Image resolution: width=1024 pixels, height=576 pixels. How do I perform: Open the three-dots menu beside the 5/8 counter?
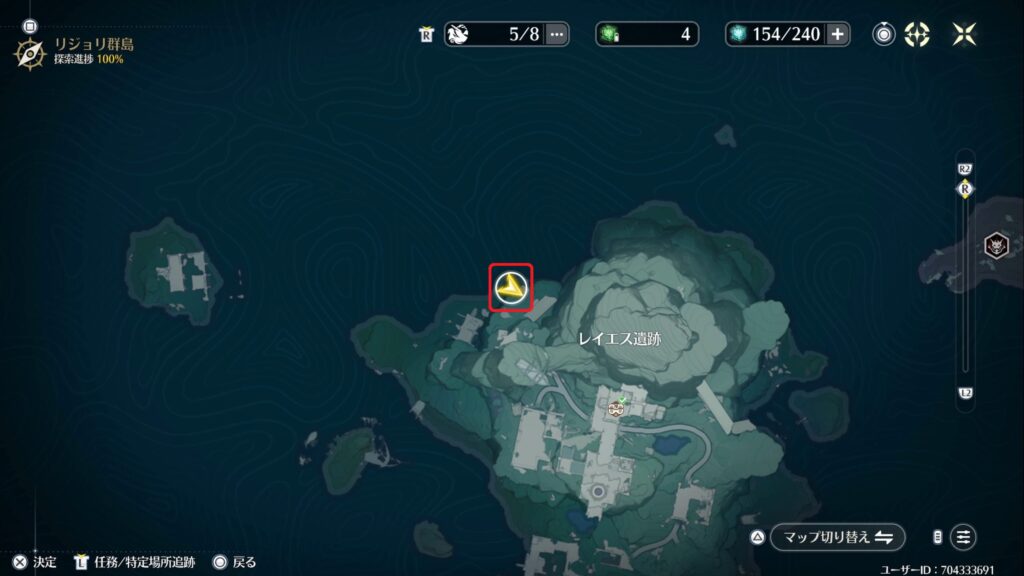[x=557, y=34]
